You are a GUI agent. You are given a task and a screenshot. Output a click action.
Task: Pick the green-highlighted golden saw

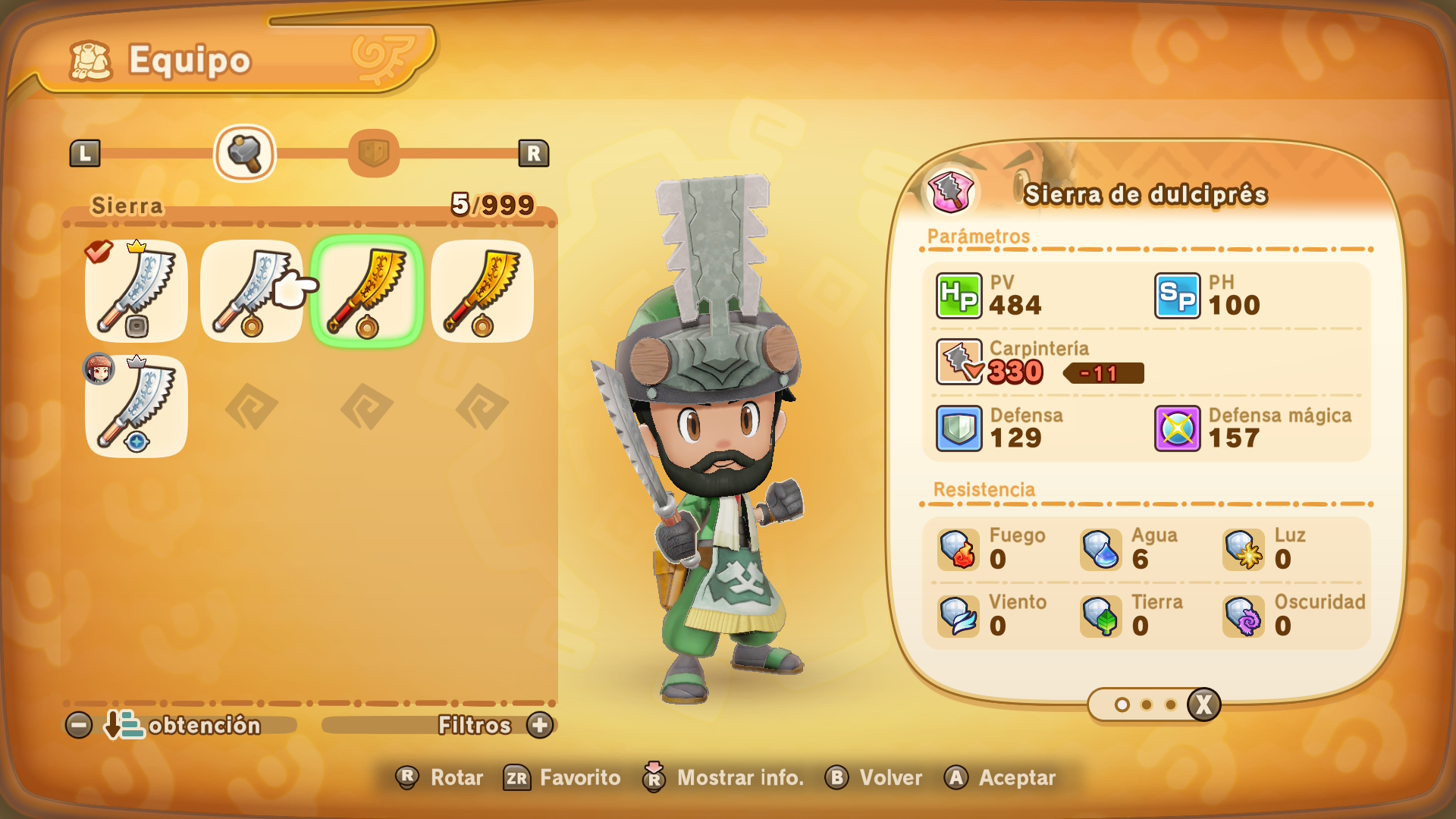click(x=367, y=291)
